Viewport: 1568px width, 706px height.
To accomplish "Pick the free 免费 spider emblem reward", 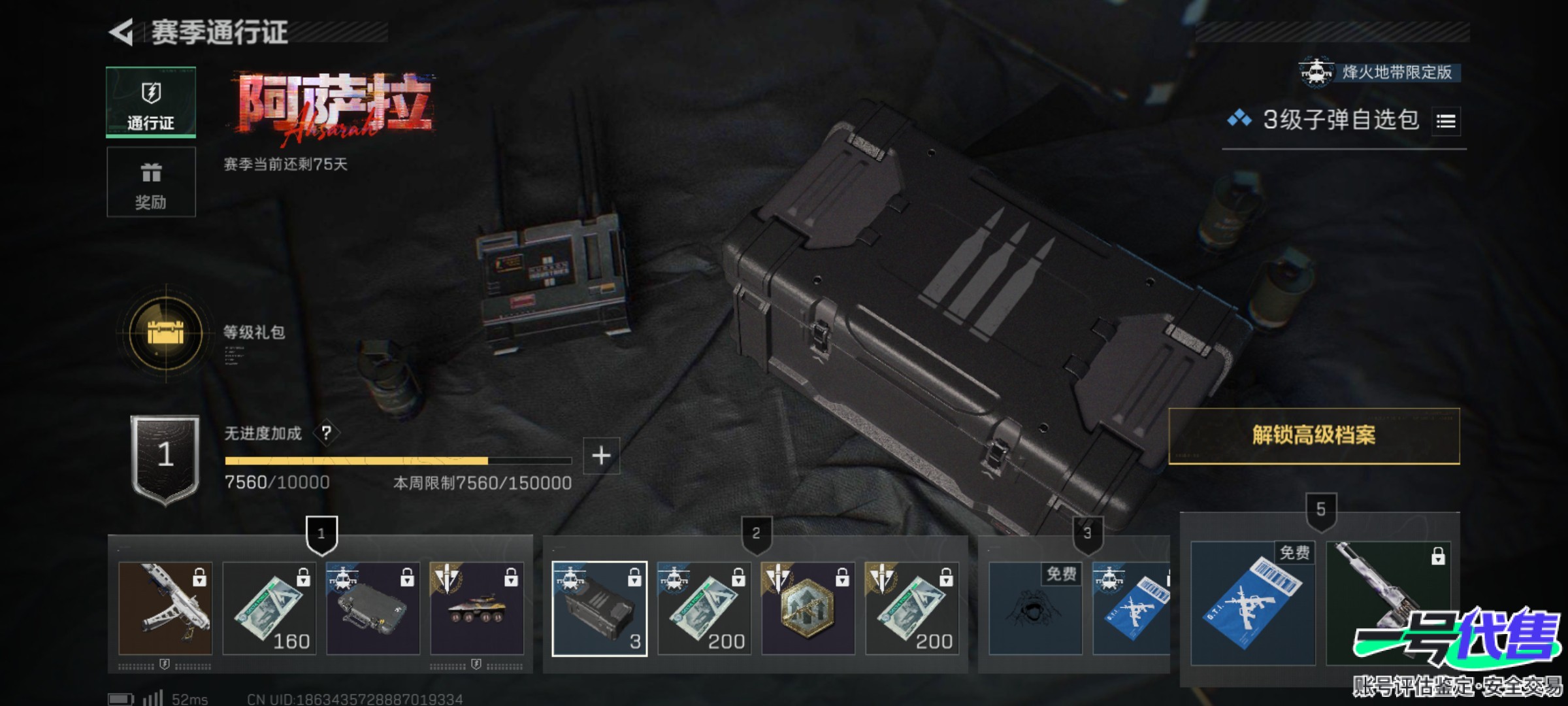I will (x=1035, y=609).
